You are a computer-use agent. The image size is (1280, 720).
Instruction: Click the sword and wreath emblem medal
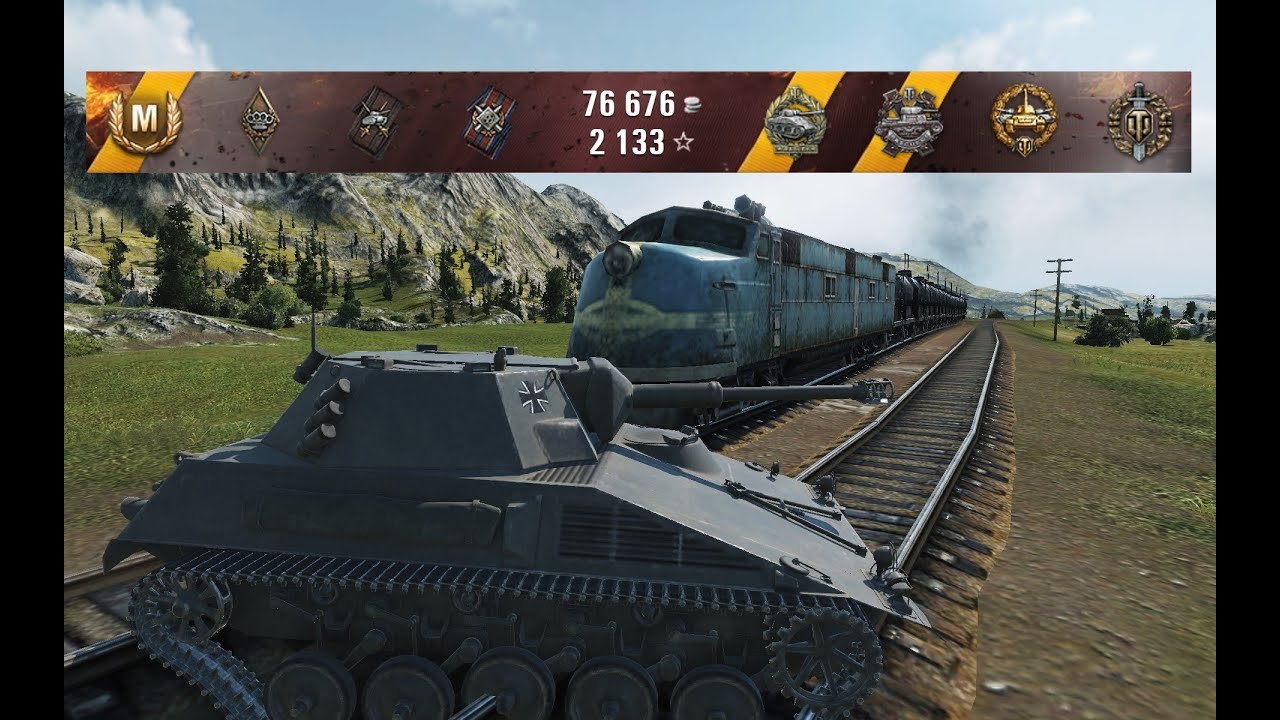pos(1139,121)
